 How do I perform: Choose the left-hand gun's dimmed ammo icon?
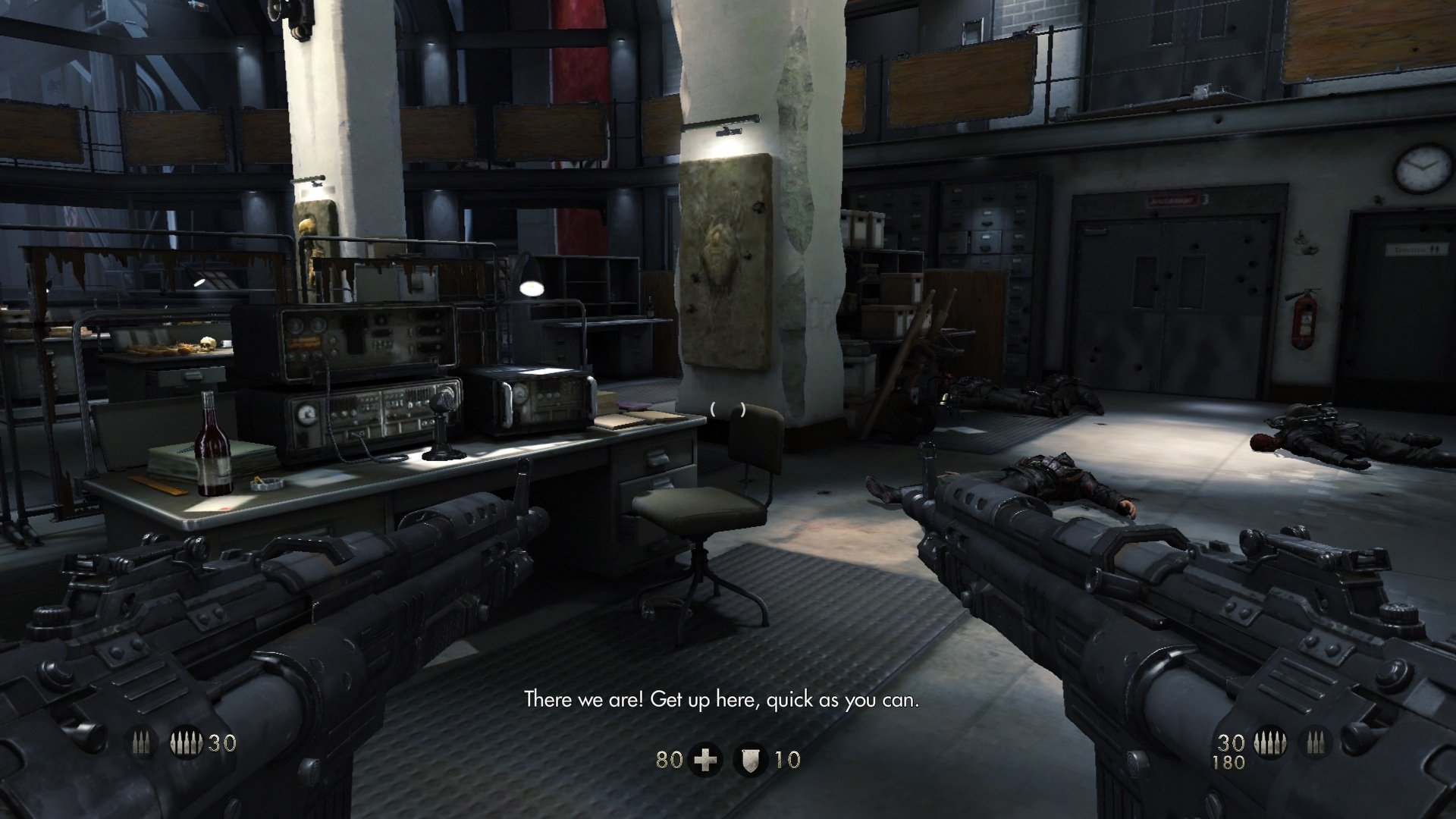(142, 743)
